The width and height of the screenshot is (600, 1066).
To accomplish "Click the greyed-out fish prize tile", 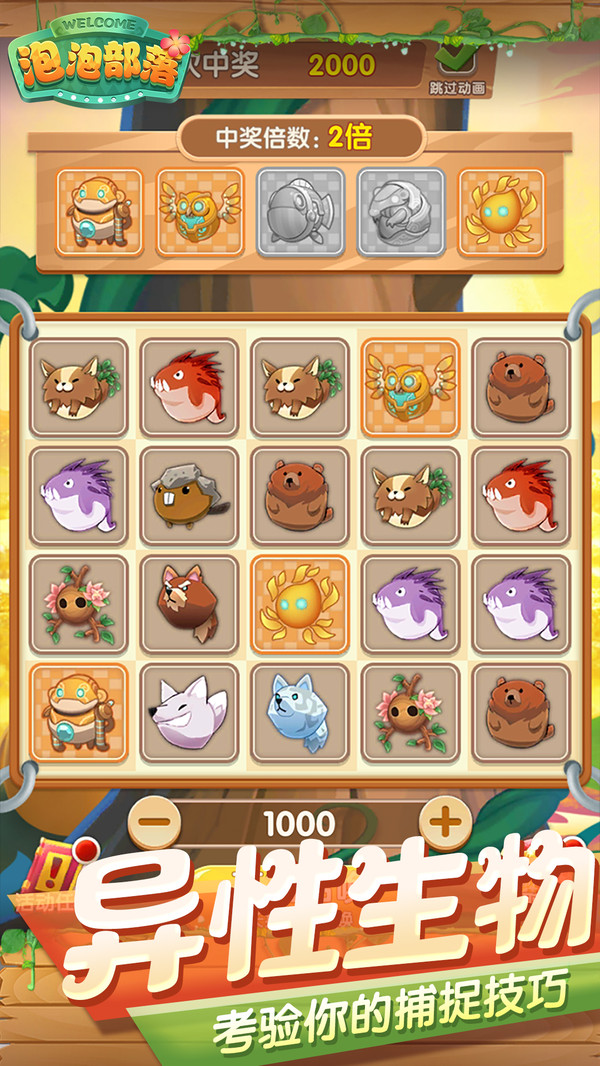I will (300, 211).
